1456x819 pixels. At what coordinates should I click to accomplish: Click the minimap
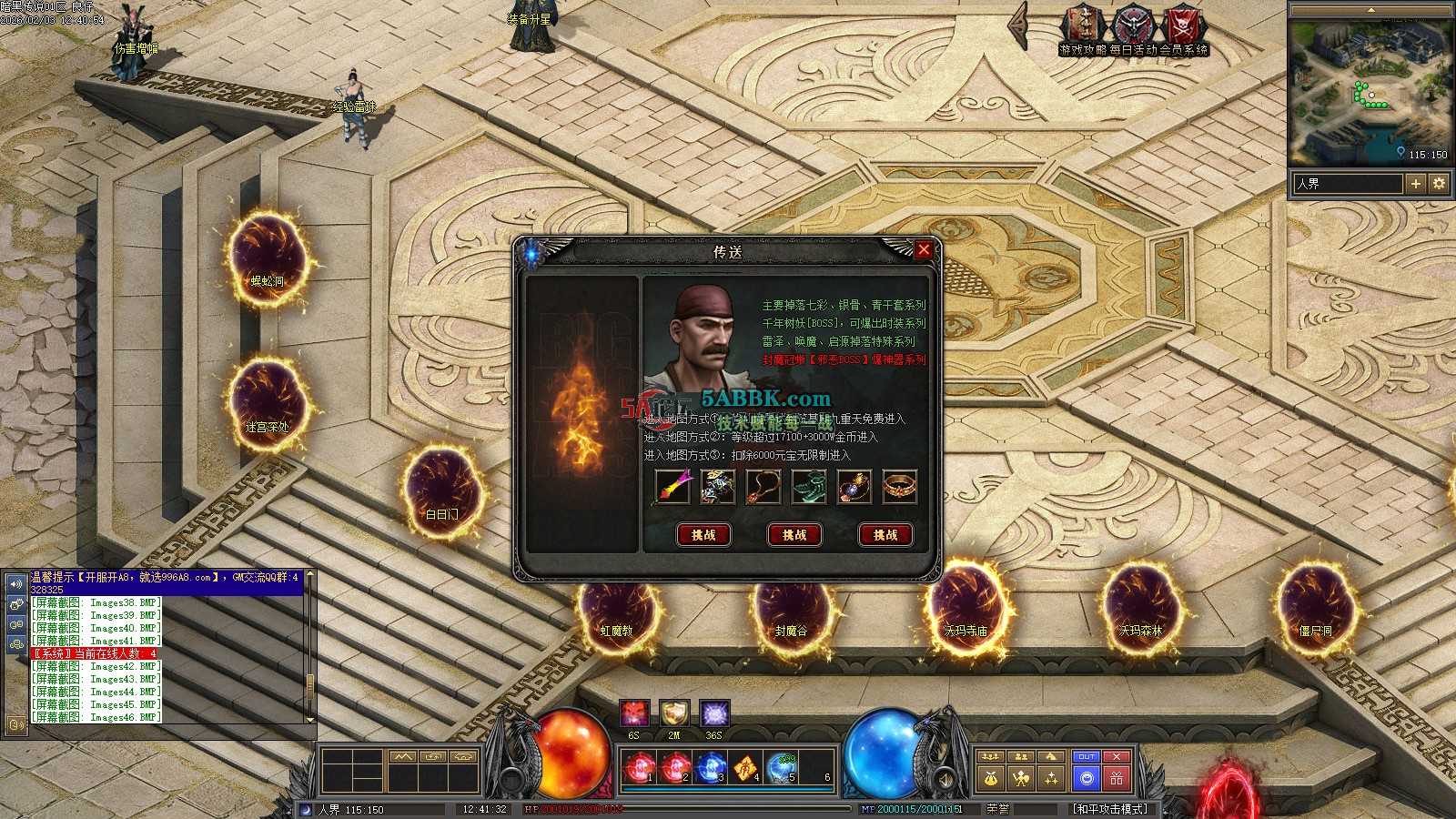[x=1368, y=91]
